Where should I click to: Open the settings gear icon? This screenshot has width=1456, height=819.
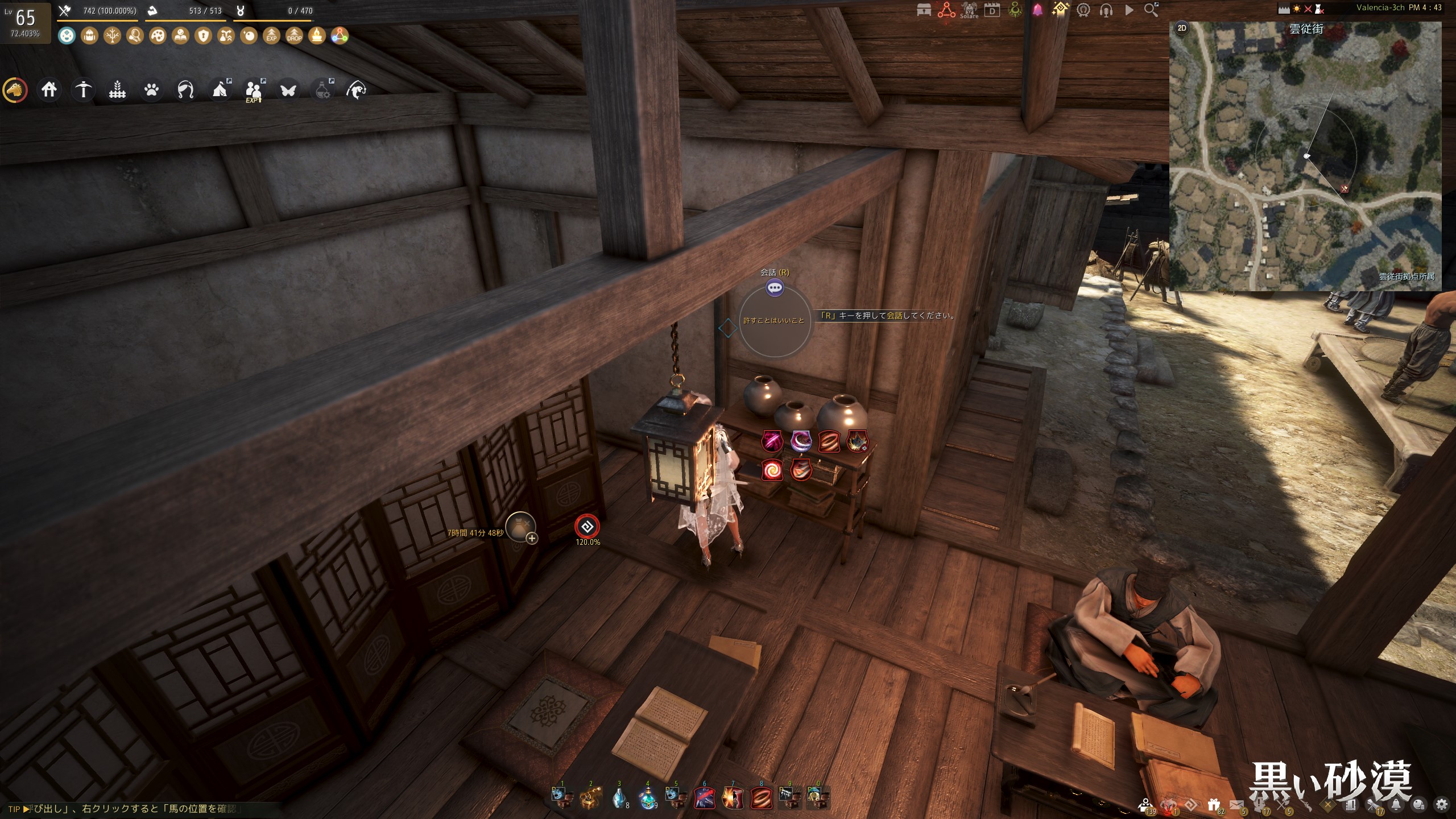[x=1441, y=804]
